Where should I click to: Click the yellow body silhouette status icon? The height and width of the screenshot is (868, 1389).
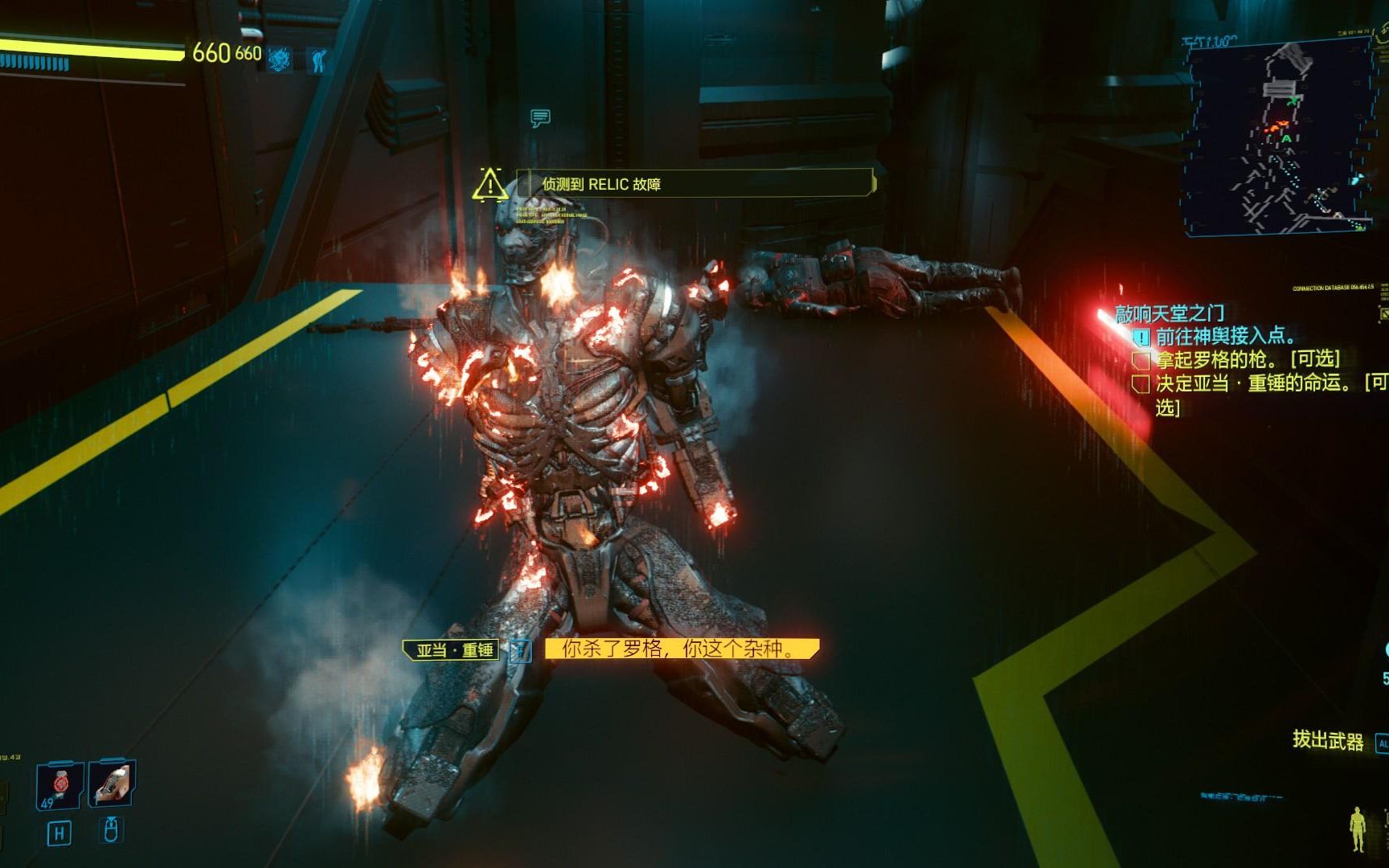(x=1358, y=829)
